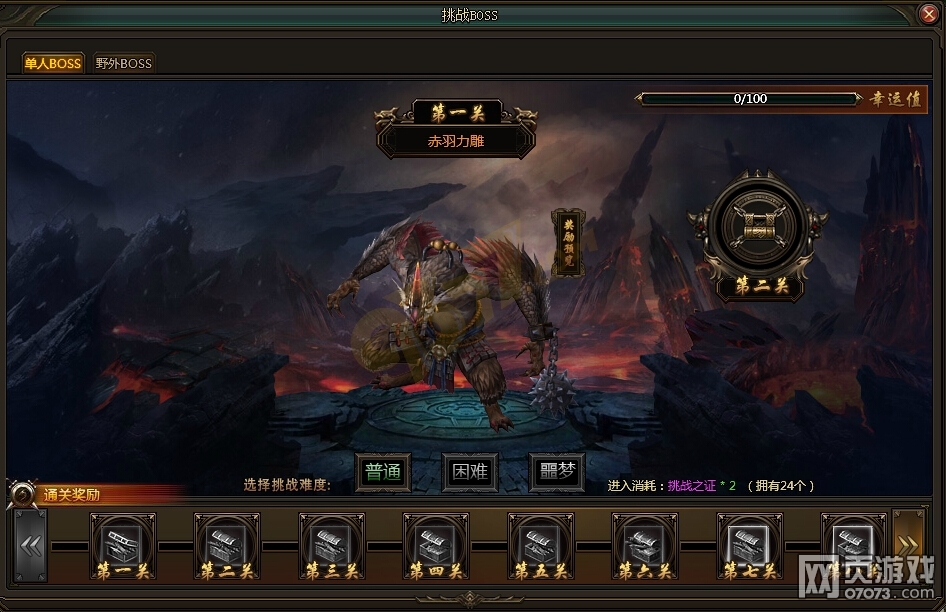The width and height of the screenshot is (946, 612).
Task: Switch to the 单人BOSS tab
Action: click(53, 63)
